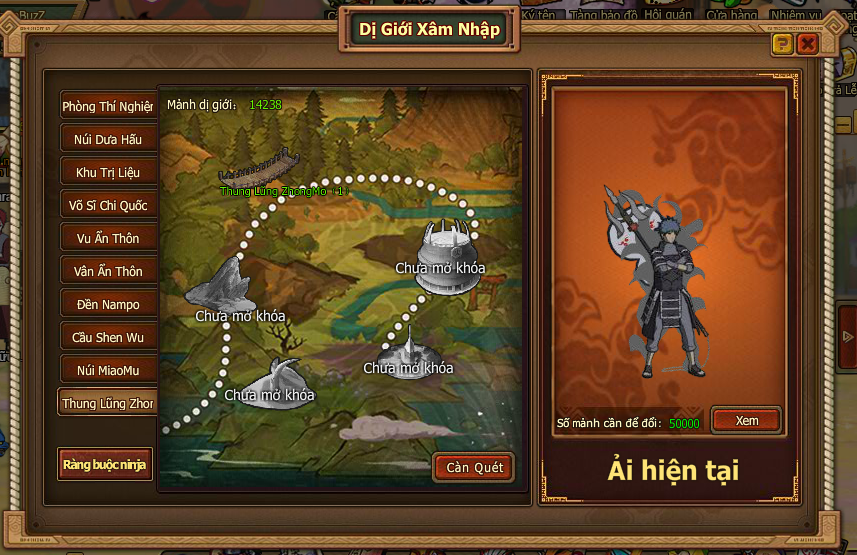857x555 pixels.
Task: Select the Núi MiaoMu tab
Action: 107,370
